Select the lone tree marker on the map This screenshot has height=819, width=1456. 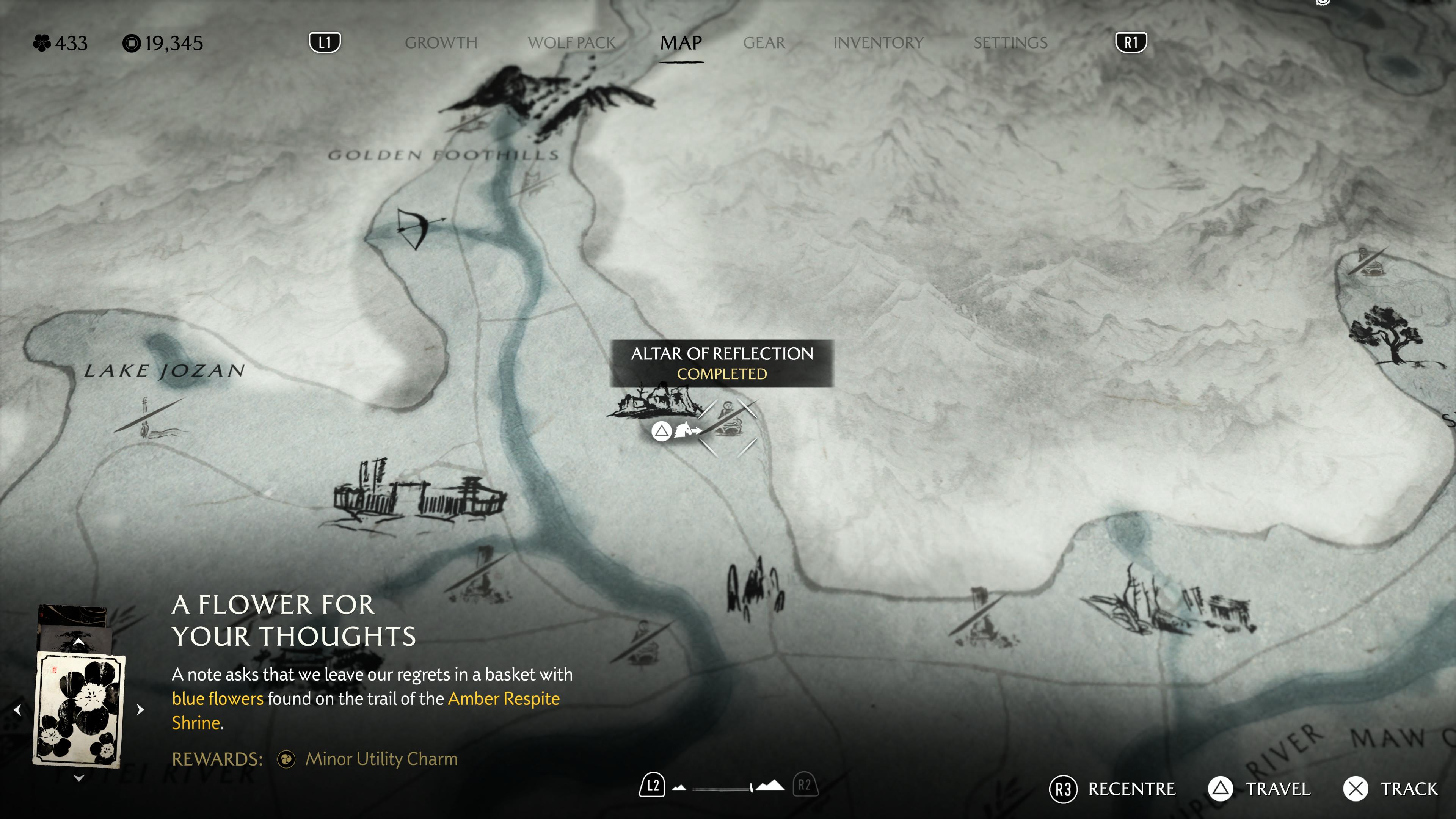(x=1386, y=334)
